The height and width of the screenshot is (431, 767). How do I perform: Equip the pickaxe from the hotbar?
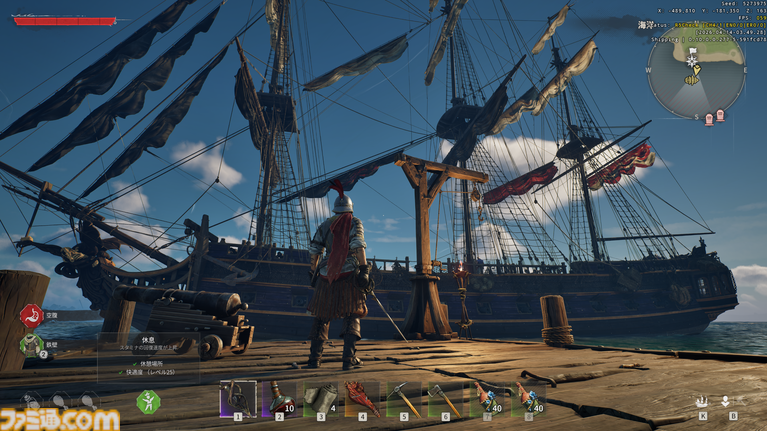403,398
